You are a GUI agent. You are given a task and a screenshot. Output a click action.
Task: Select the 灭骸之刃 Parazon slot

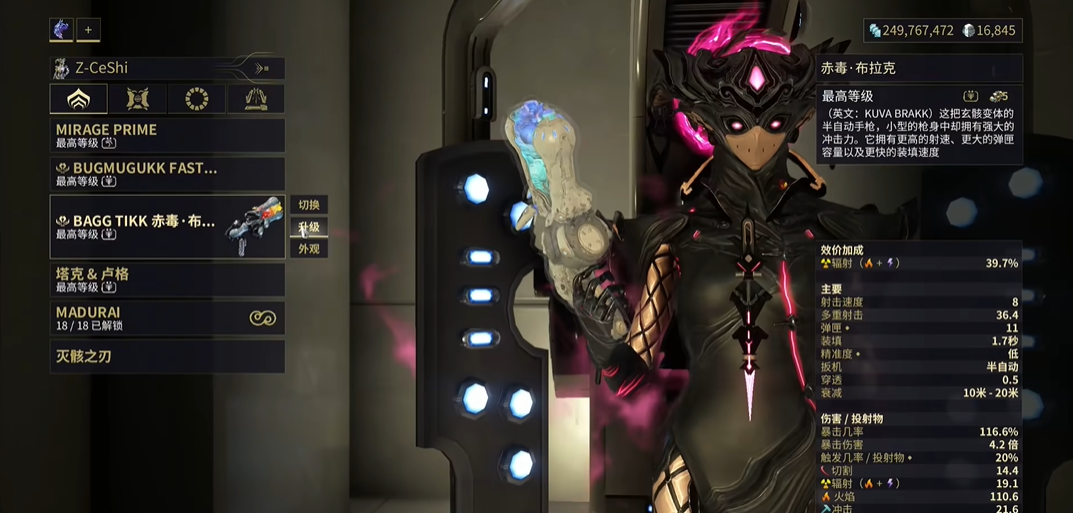coord(167,356)
